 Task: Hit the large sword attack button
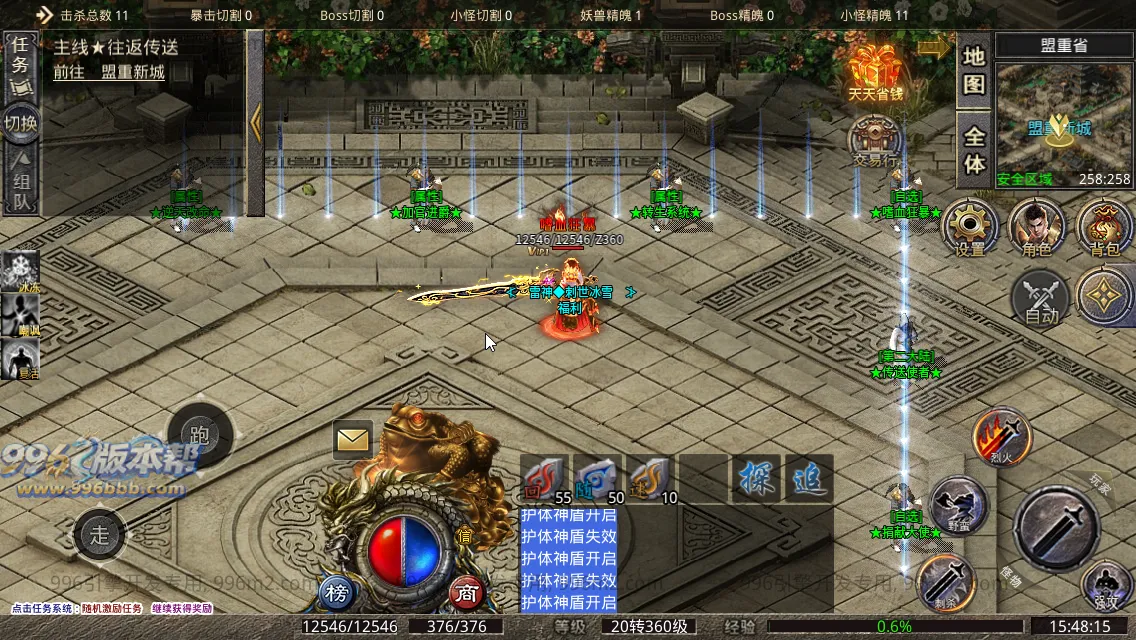tap(1059, 527)
